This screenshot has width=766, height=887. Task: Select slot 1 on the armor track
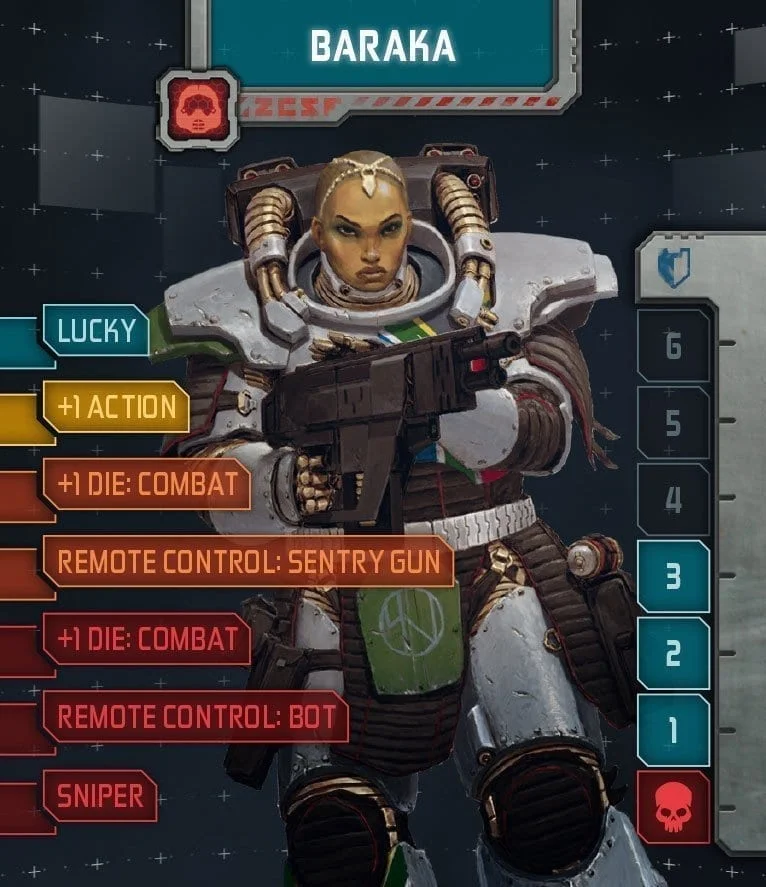[x=673, y=730]
